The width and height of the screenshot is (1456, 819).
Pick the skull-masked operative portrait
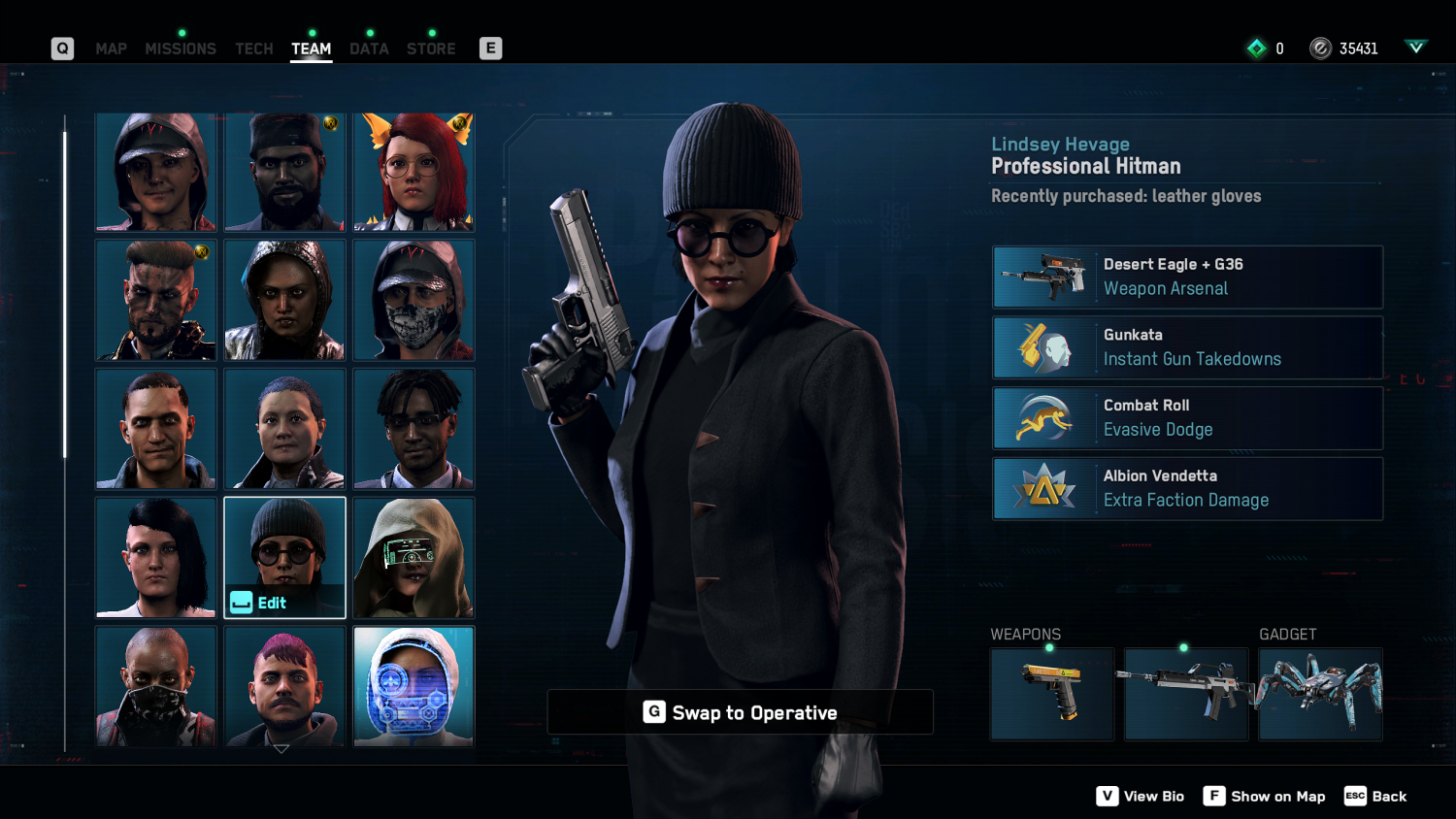click(x=414, y=300)
